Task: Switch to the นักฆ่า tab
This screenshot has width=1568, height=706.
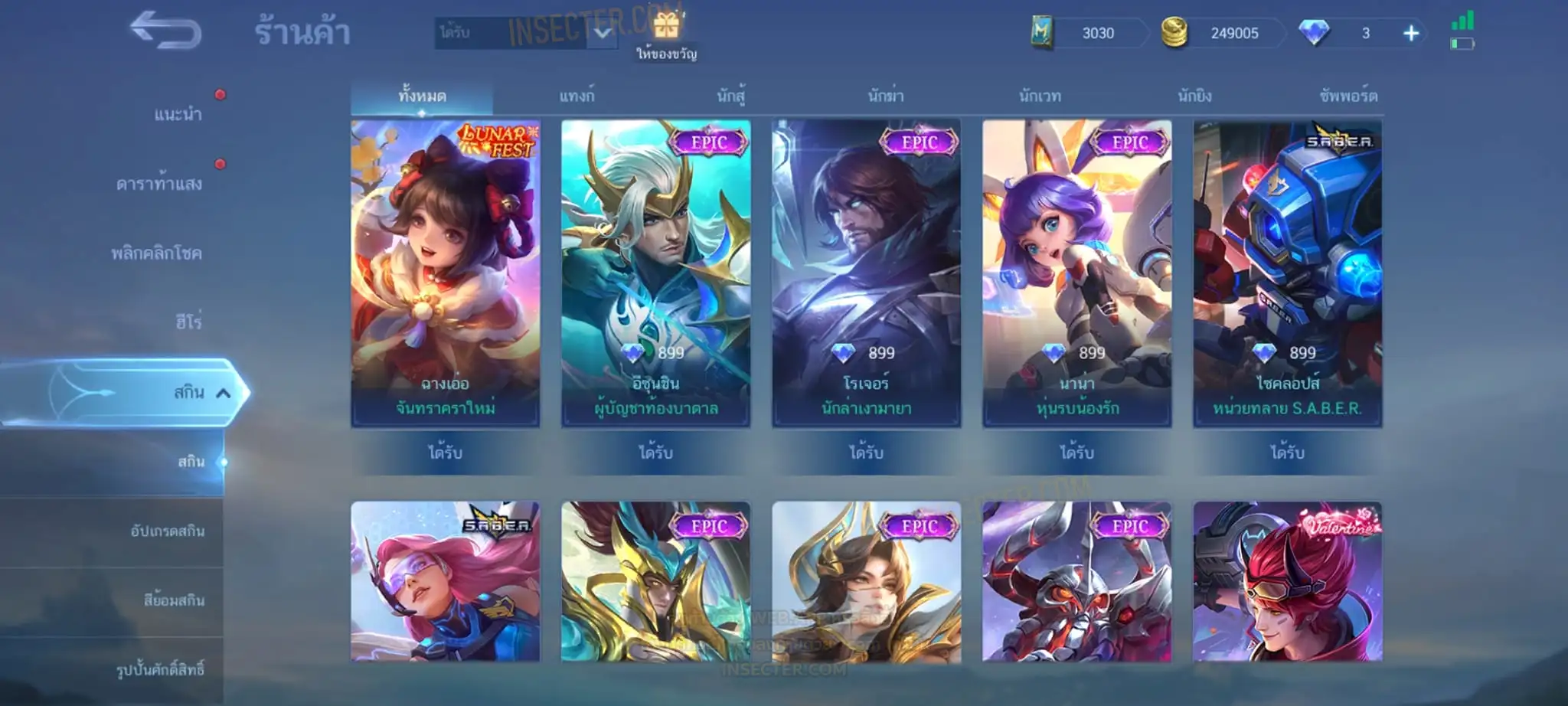Action: point(886,96)
